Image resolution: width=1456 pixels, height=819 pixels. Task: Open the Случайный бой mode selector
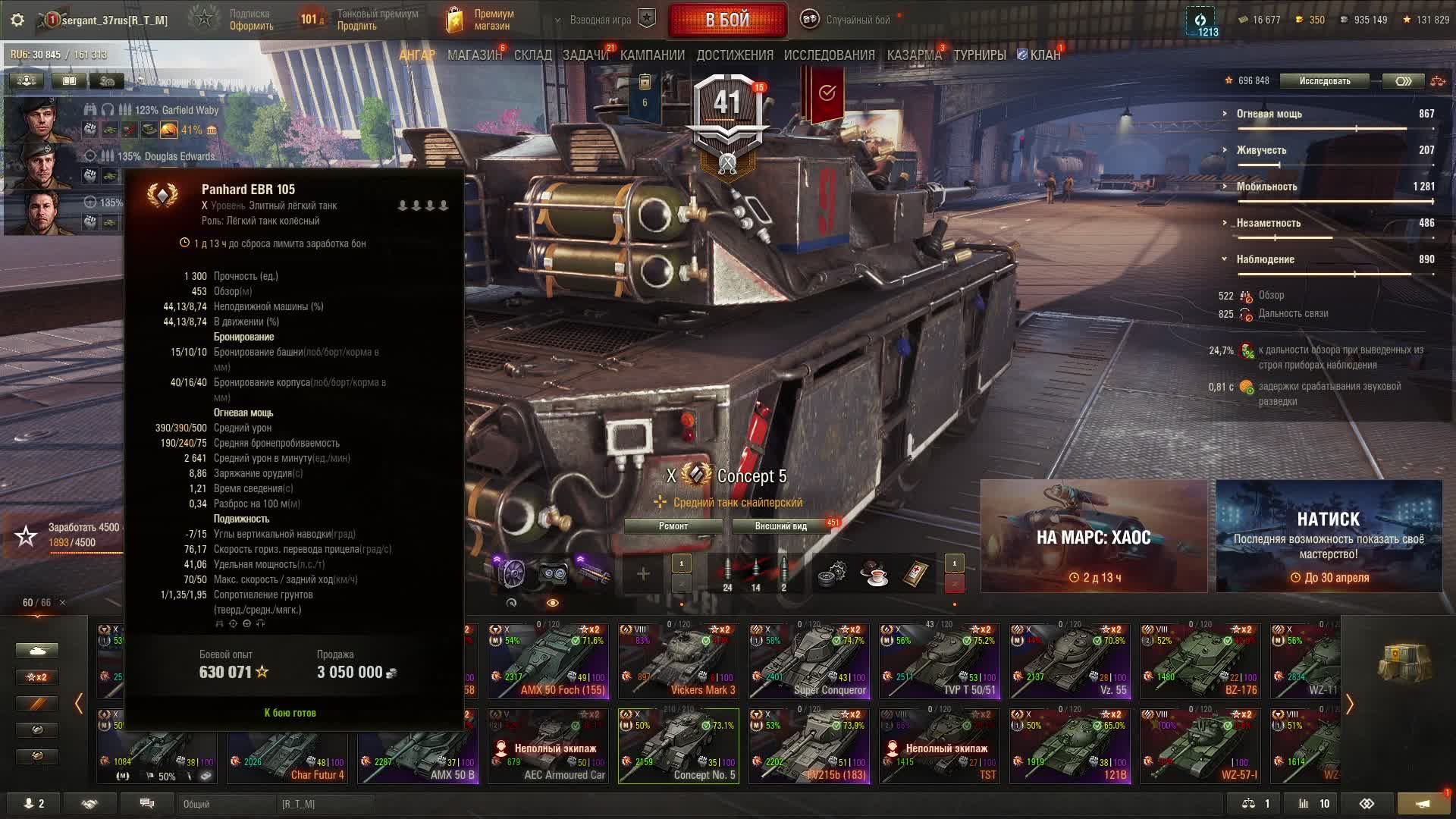pyautogui.click(x=848, y=20)
